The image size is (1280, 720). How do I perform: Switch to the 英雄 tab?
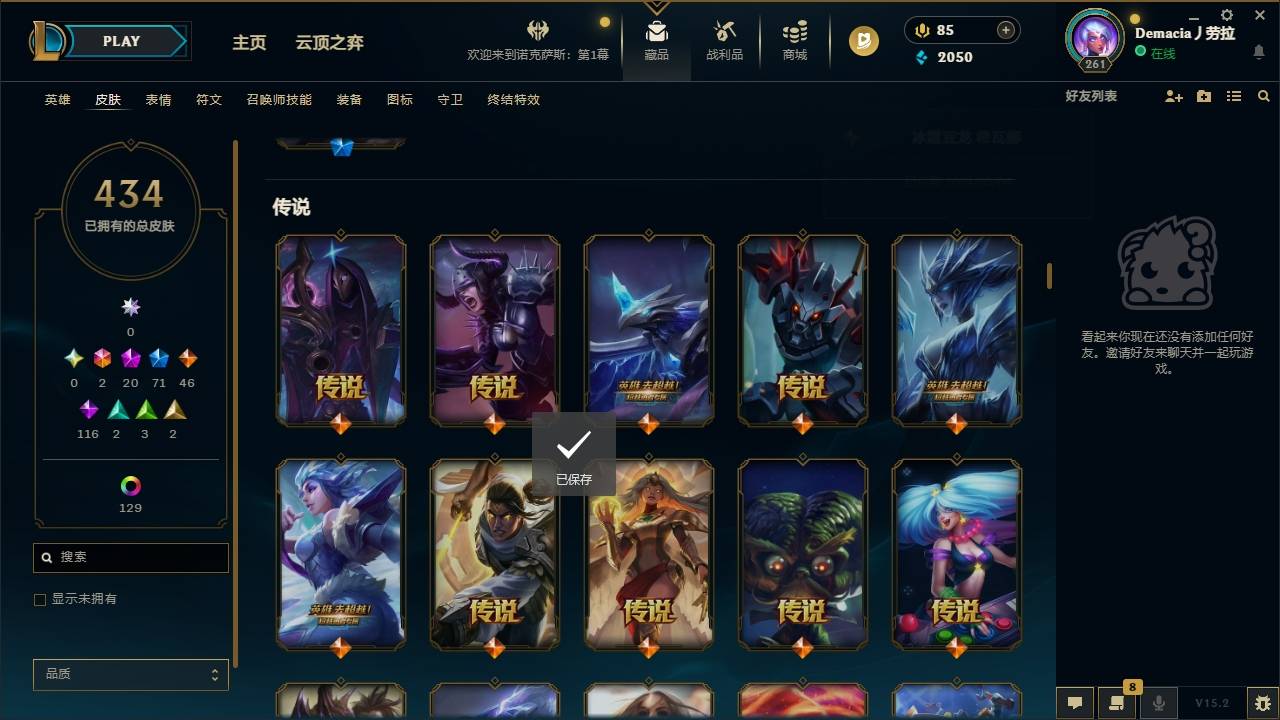click(57, 100)
